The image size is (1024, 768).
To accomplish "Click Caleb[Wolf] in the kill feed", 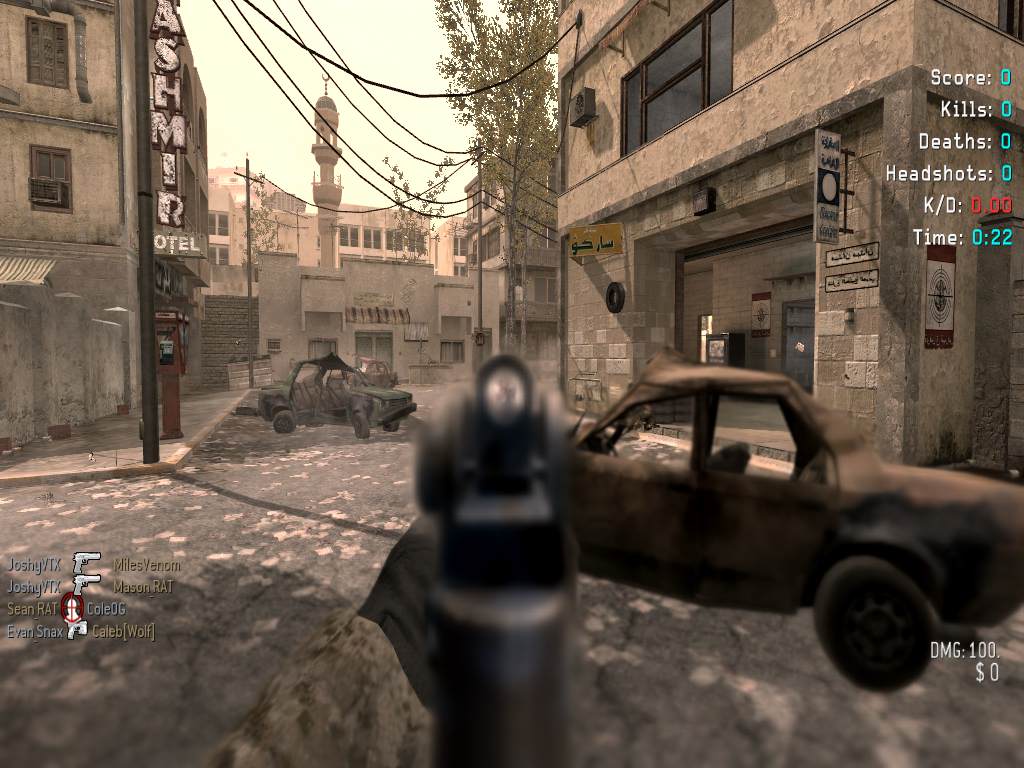I will [123, 631].
